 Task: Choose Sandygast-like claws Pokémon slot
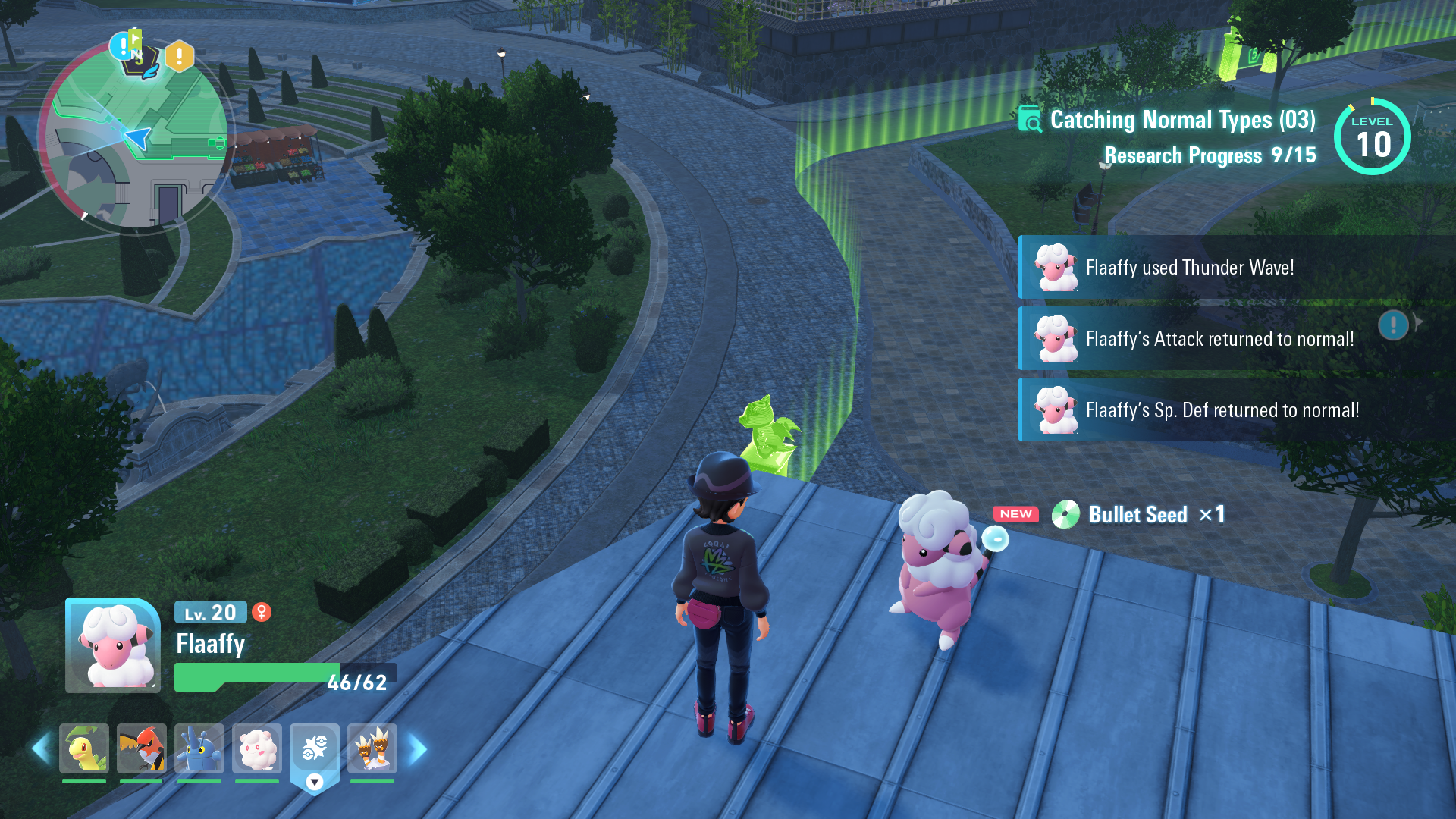pyautogui.click(x=372, y=748)
